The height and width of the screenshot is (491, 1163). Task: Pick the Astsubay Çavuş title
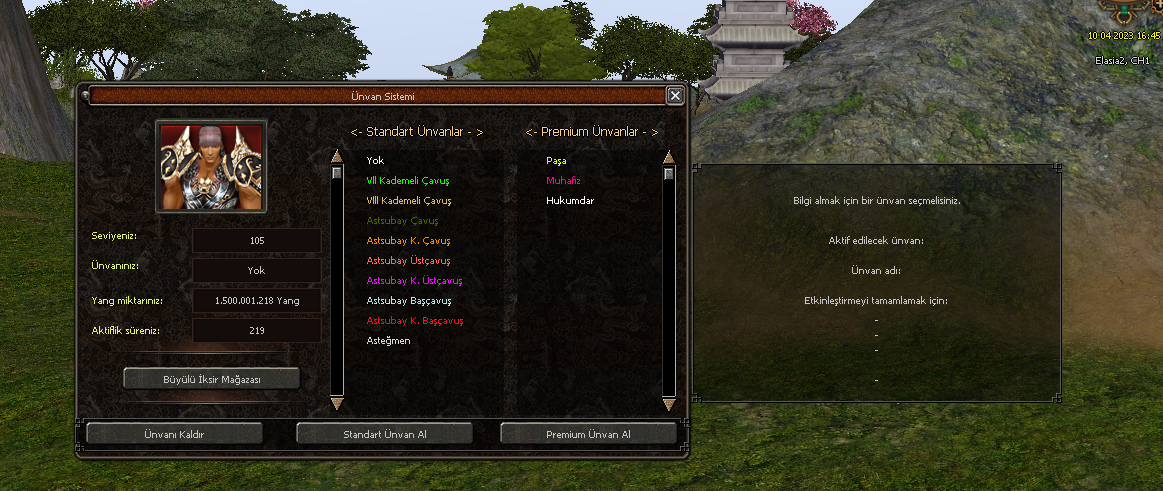(x=403, y=221)
